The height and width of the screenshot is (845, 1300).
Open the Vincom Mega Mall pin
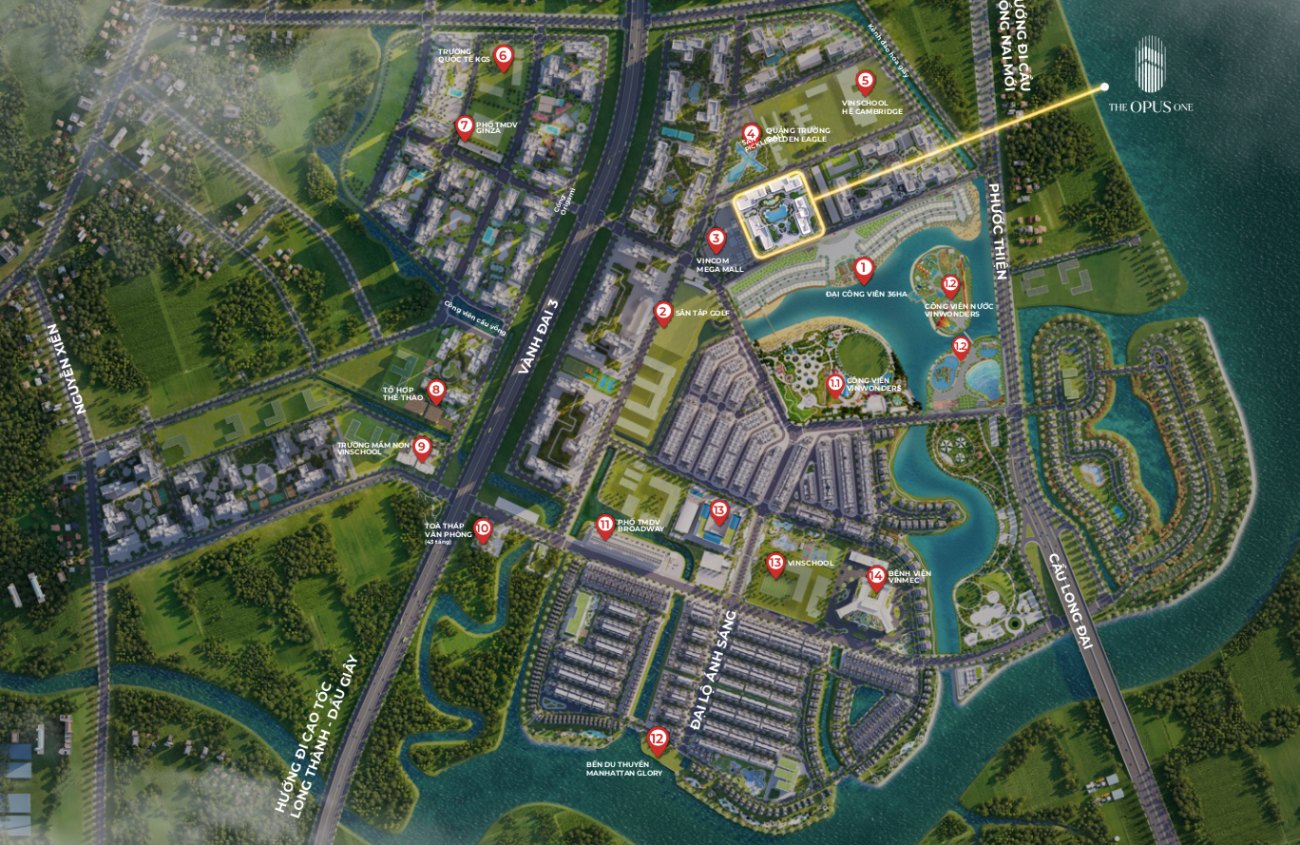[x=715, y=240]
